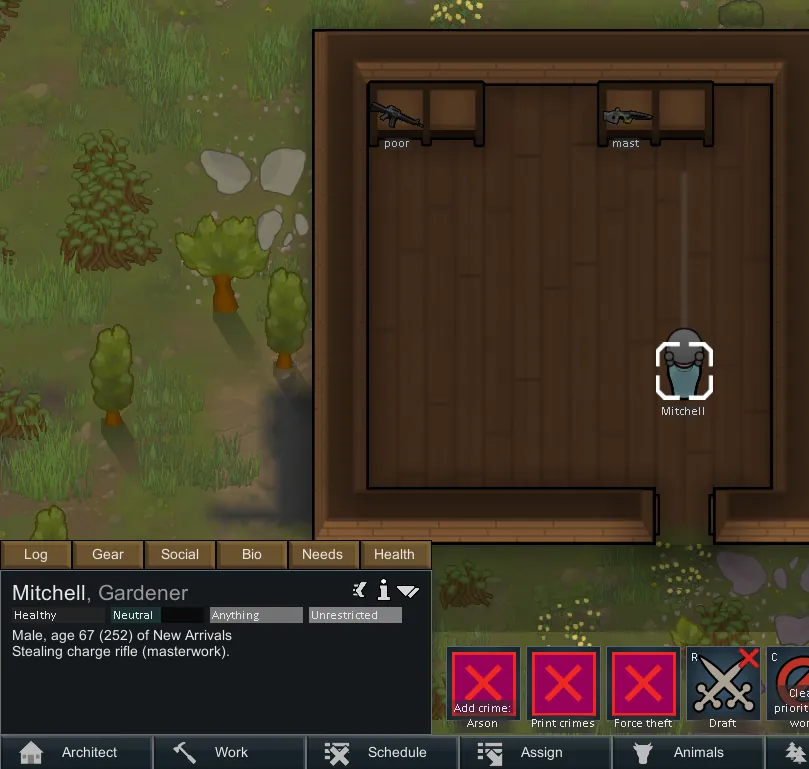Screen dimensions: 809x769
Task: Change the Unrestricted area setting
Action: pyautogui.click(x=355, y=615)
